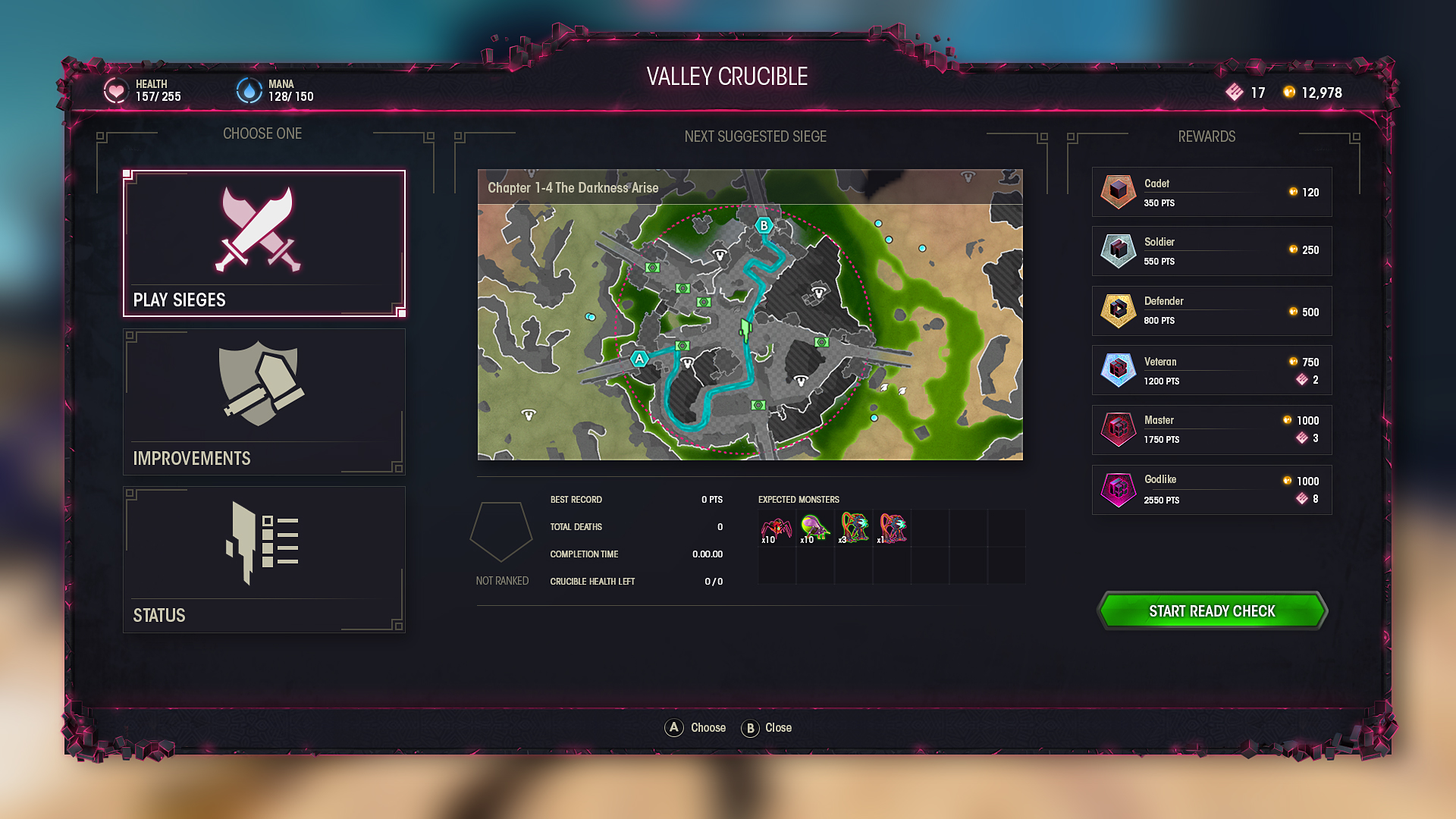The image size is (1456, 819).
Task: Click the Not Ranked pentagon badge
Action: click(501, 532)
